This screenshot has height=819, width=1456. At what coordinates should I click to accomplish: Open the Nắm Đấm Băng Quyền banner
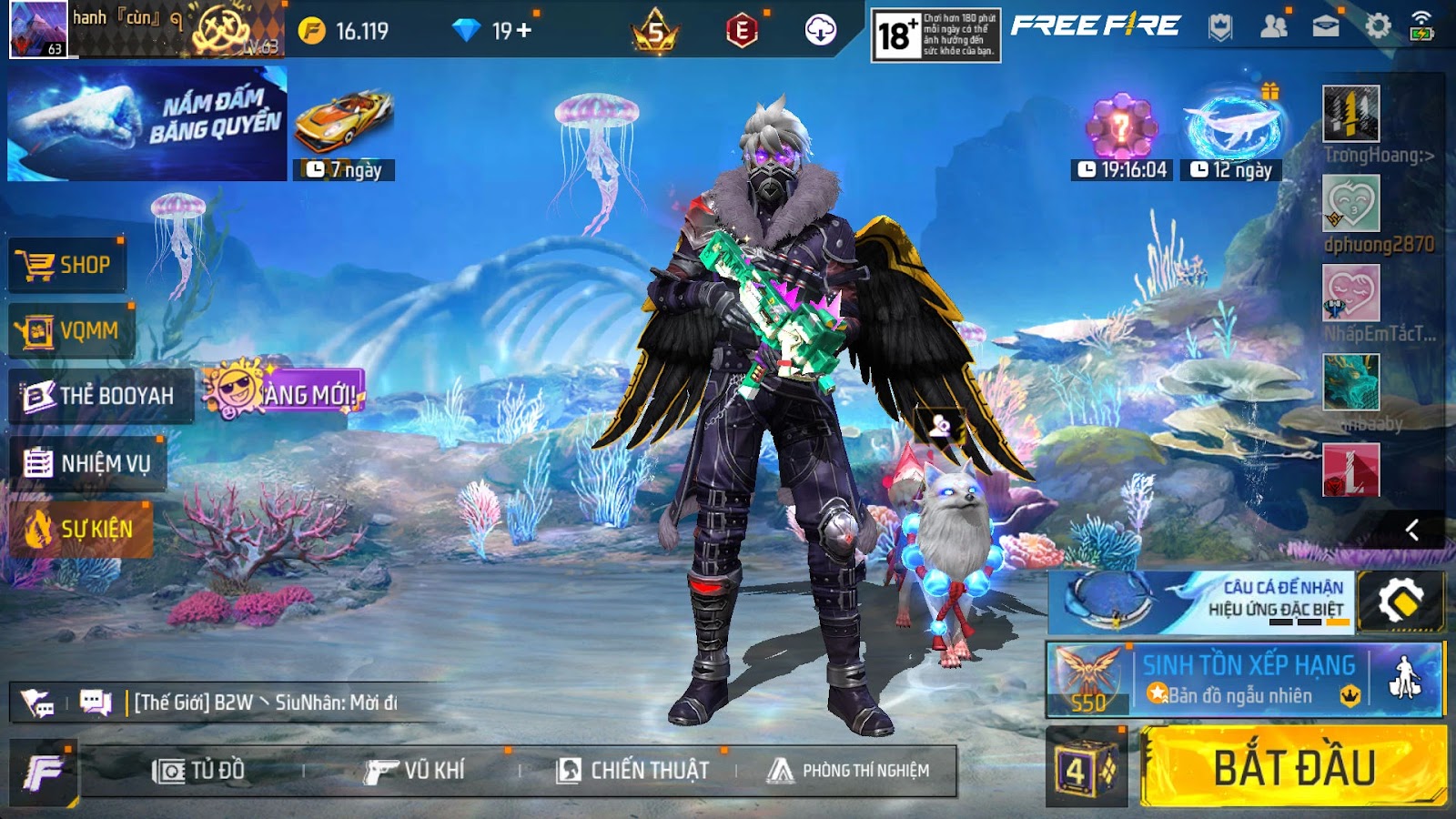147,124
